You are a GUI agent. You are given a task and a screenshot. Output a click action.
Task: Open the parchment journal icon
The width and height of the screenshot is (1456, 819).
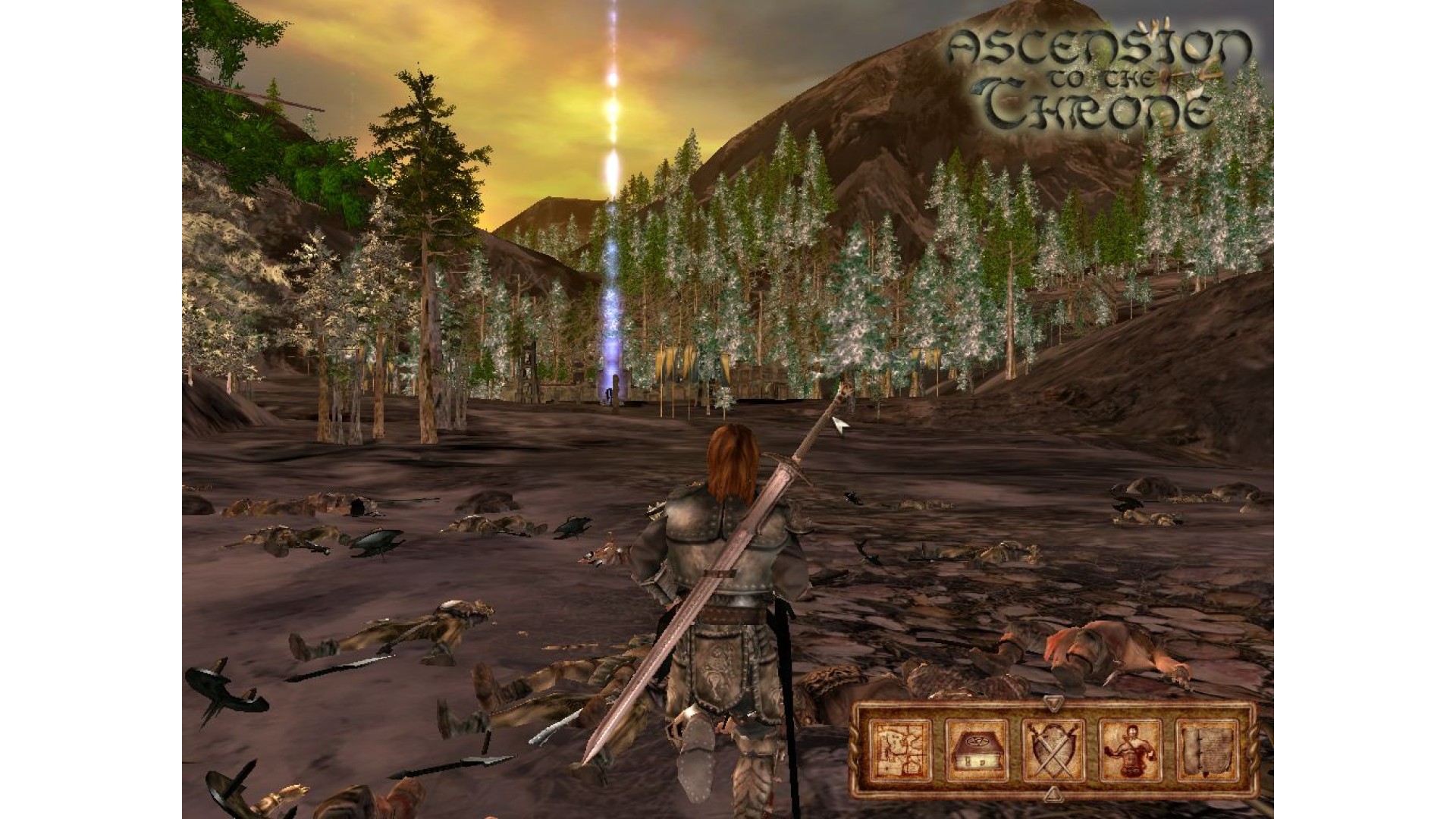[x=1207, y=750]
